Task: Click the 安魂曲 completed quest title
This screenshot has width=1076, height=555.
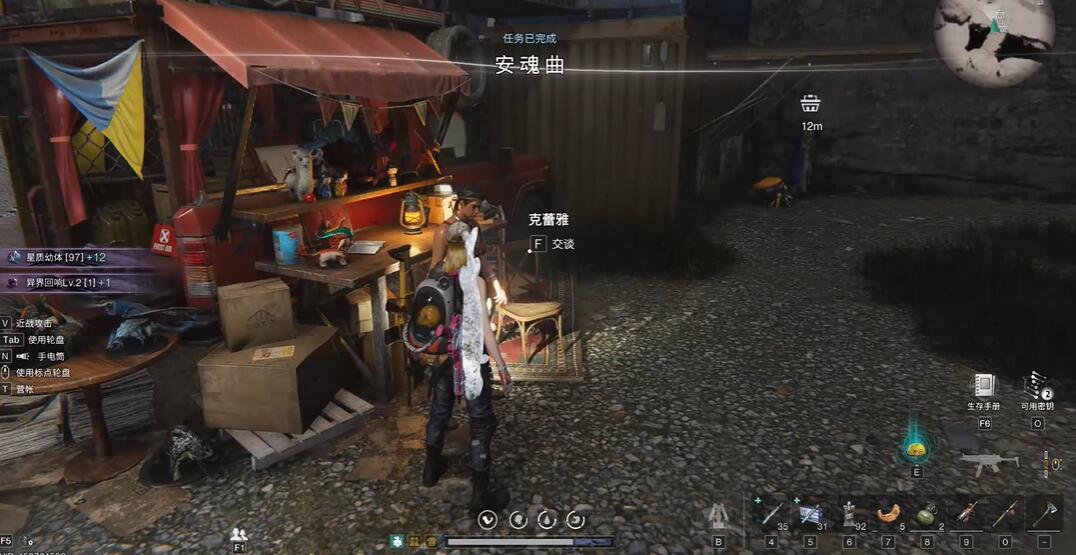Action: pos(530,65)
